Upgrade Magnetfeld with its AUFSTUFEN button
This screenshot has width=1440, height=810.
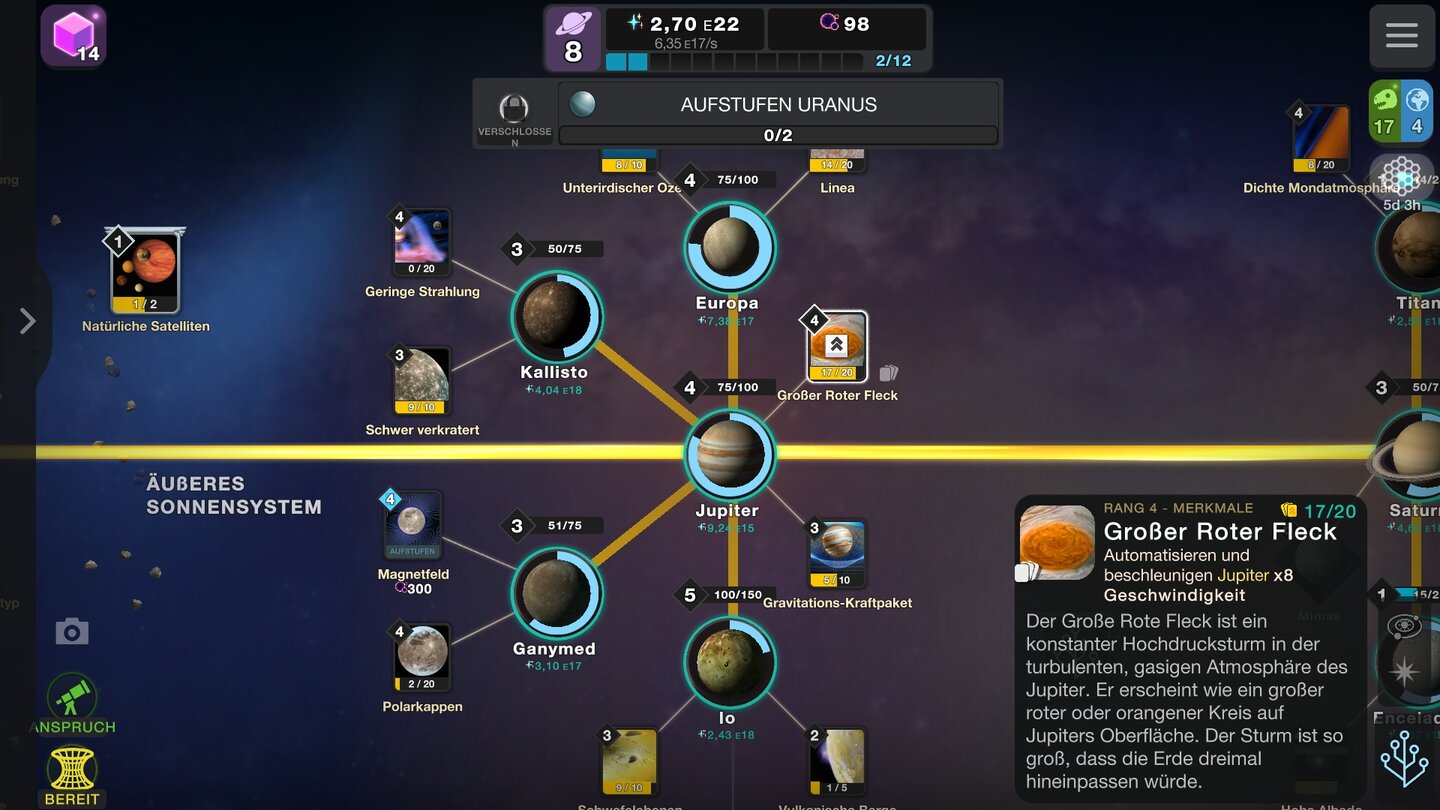(411, 549)
